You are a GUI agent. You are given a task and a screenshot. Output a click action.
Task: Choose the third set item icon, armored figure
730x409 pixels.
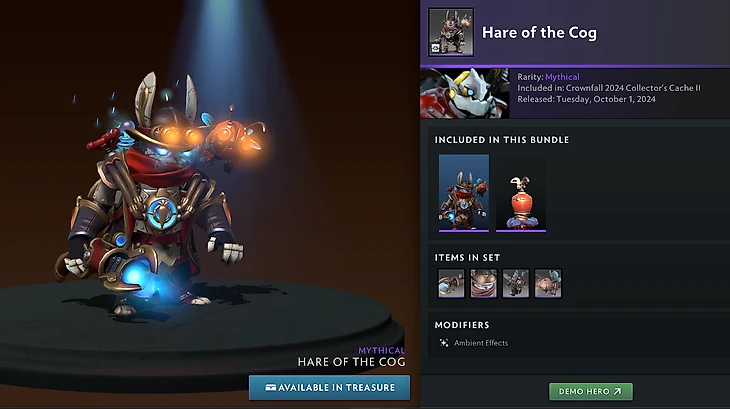[516, 283]
